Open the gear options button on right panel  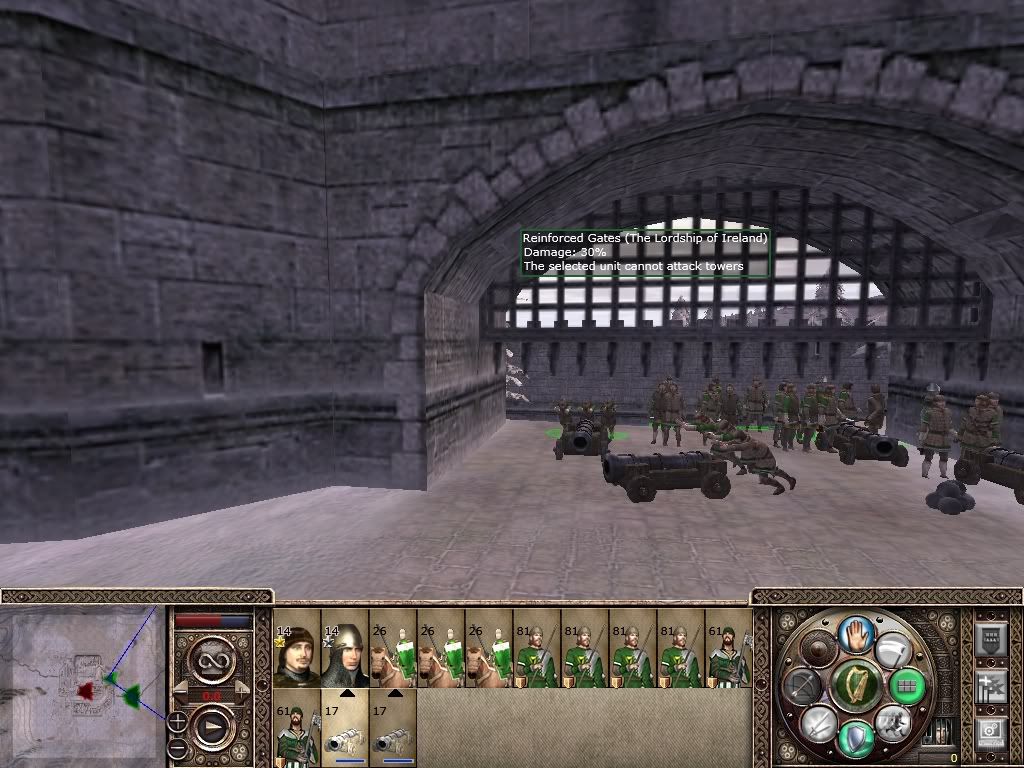pos(990,733)
